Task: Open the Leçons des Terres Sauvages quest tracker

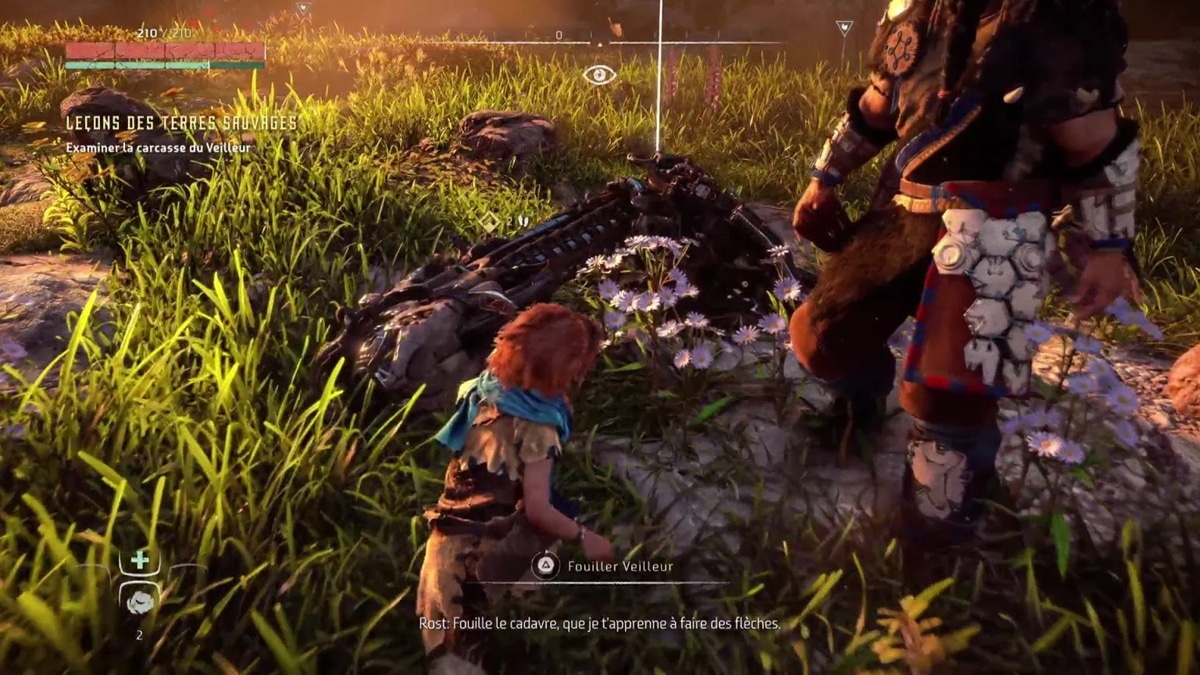Action: point(181,123)
